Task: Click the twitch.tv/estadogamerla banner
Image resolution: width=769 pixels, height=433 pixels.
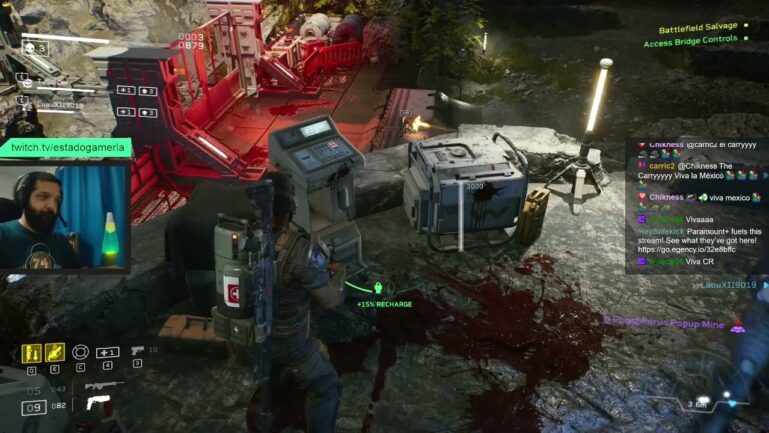Action: pyautogui.click(x=65, y=148)
